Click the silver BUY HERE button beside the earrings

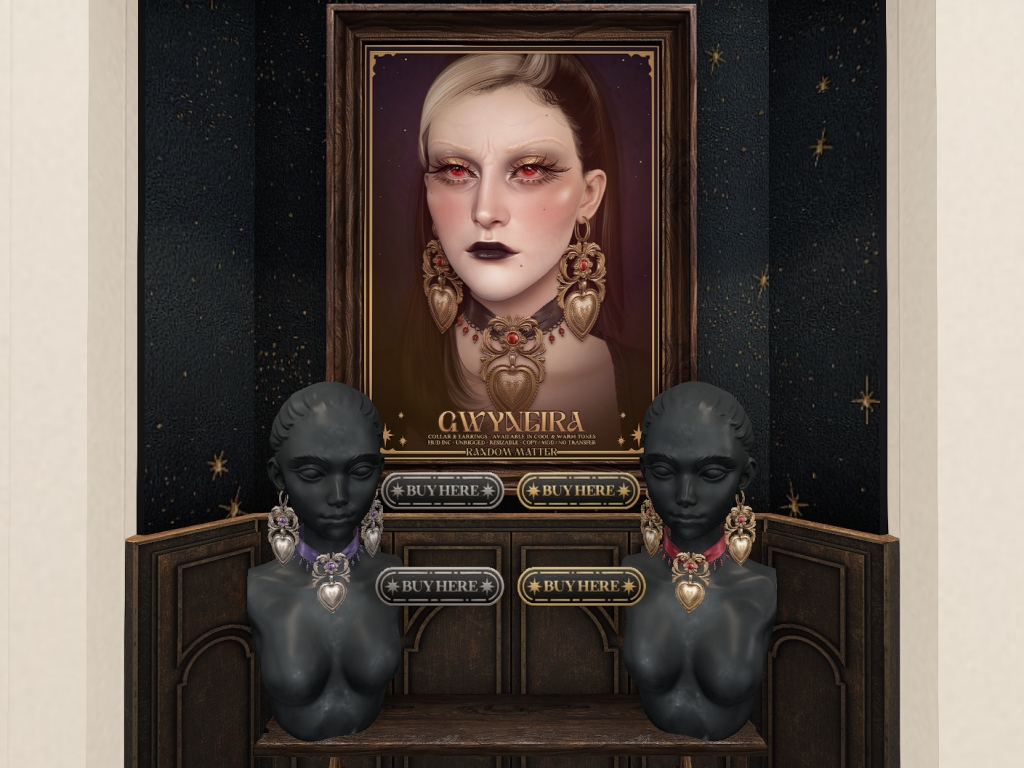pyautogui.click(x=441, y=491)
